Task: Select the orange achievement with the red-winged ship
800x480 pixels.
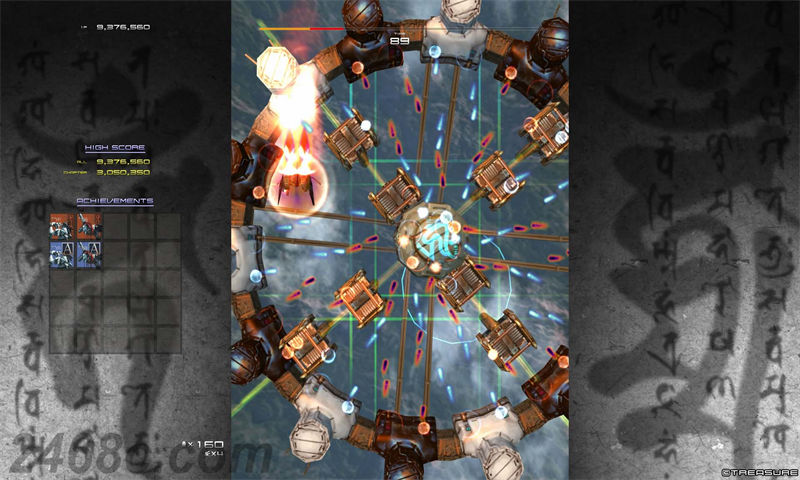Action: point(89,226)
